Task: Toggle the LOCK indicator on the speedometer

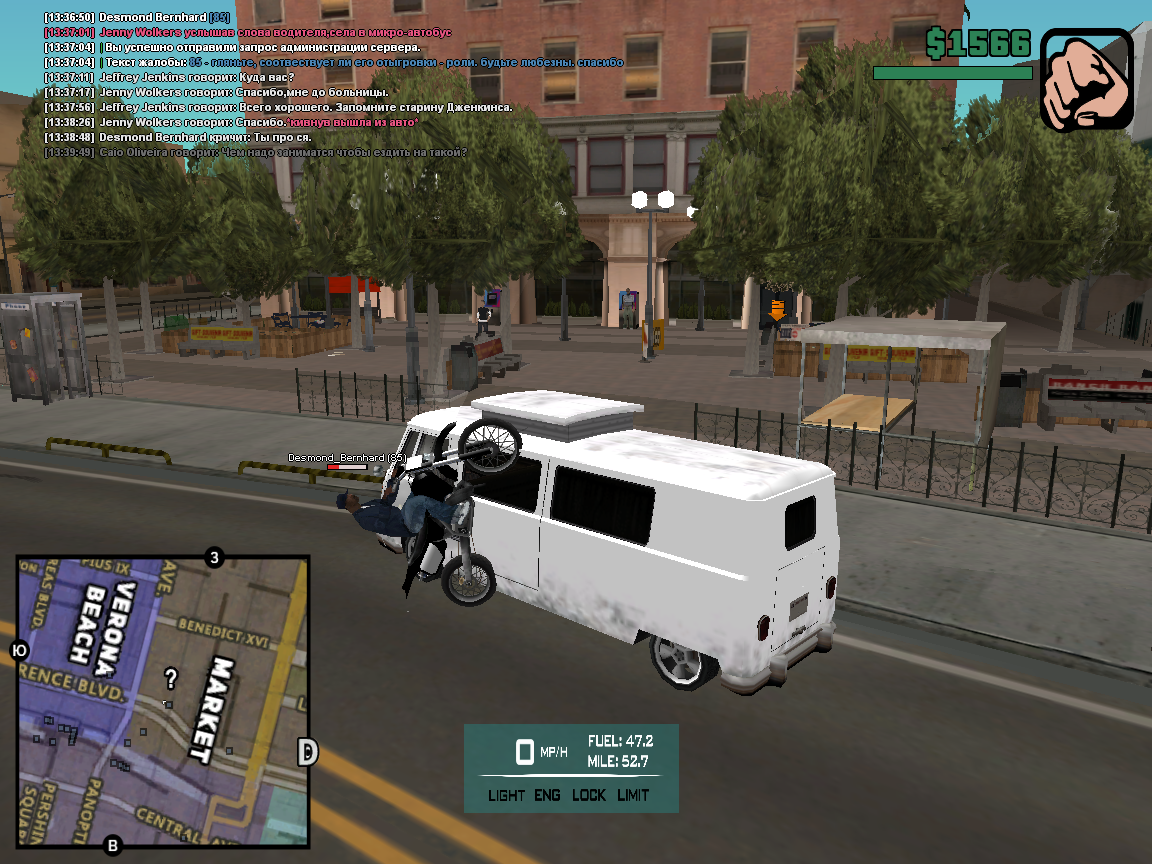Action: click(x=589, y=796)
